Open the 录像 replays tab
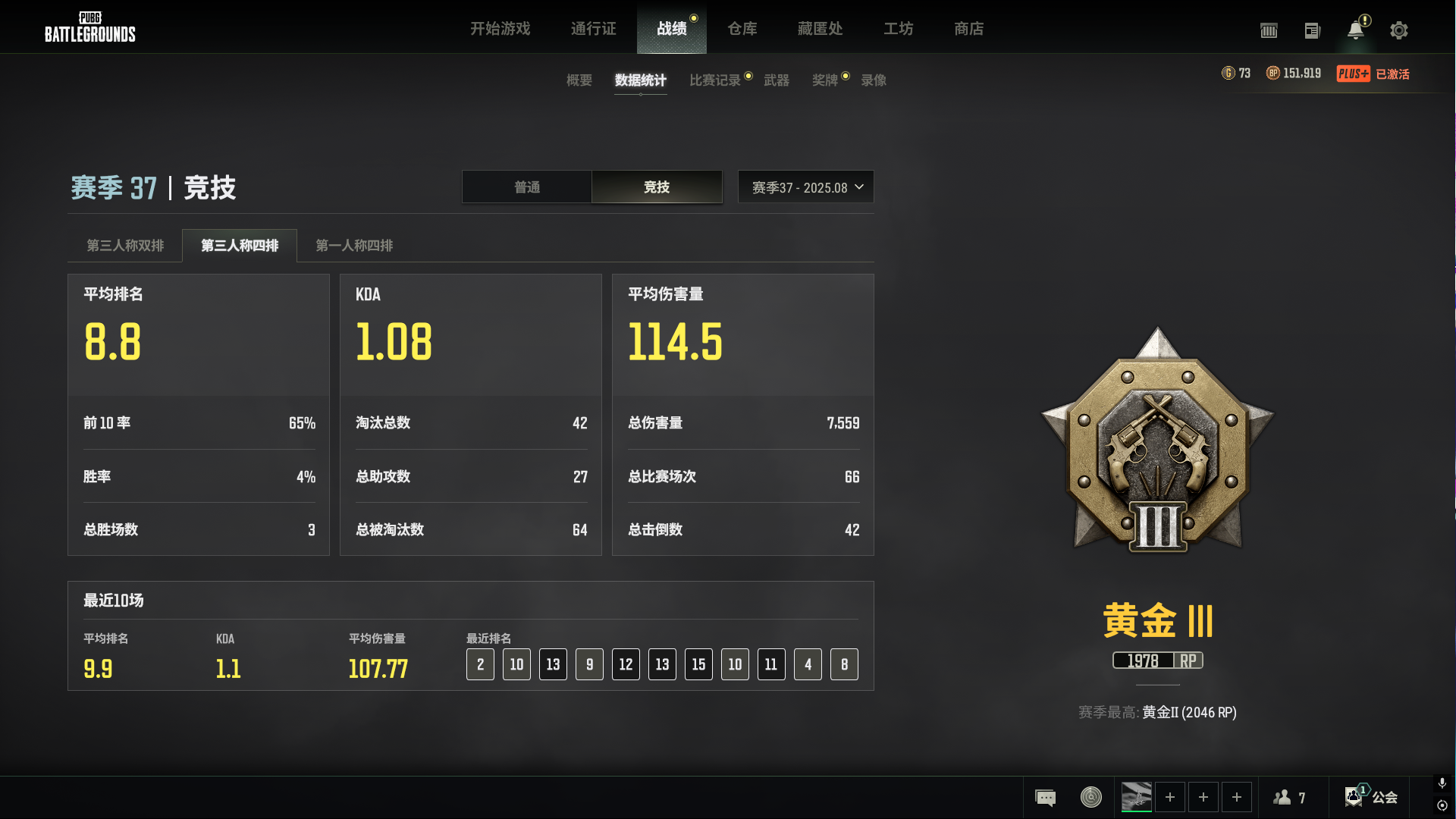The image size is (1456, 819). point(873,80)
